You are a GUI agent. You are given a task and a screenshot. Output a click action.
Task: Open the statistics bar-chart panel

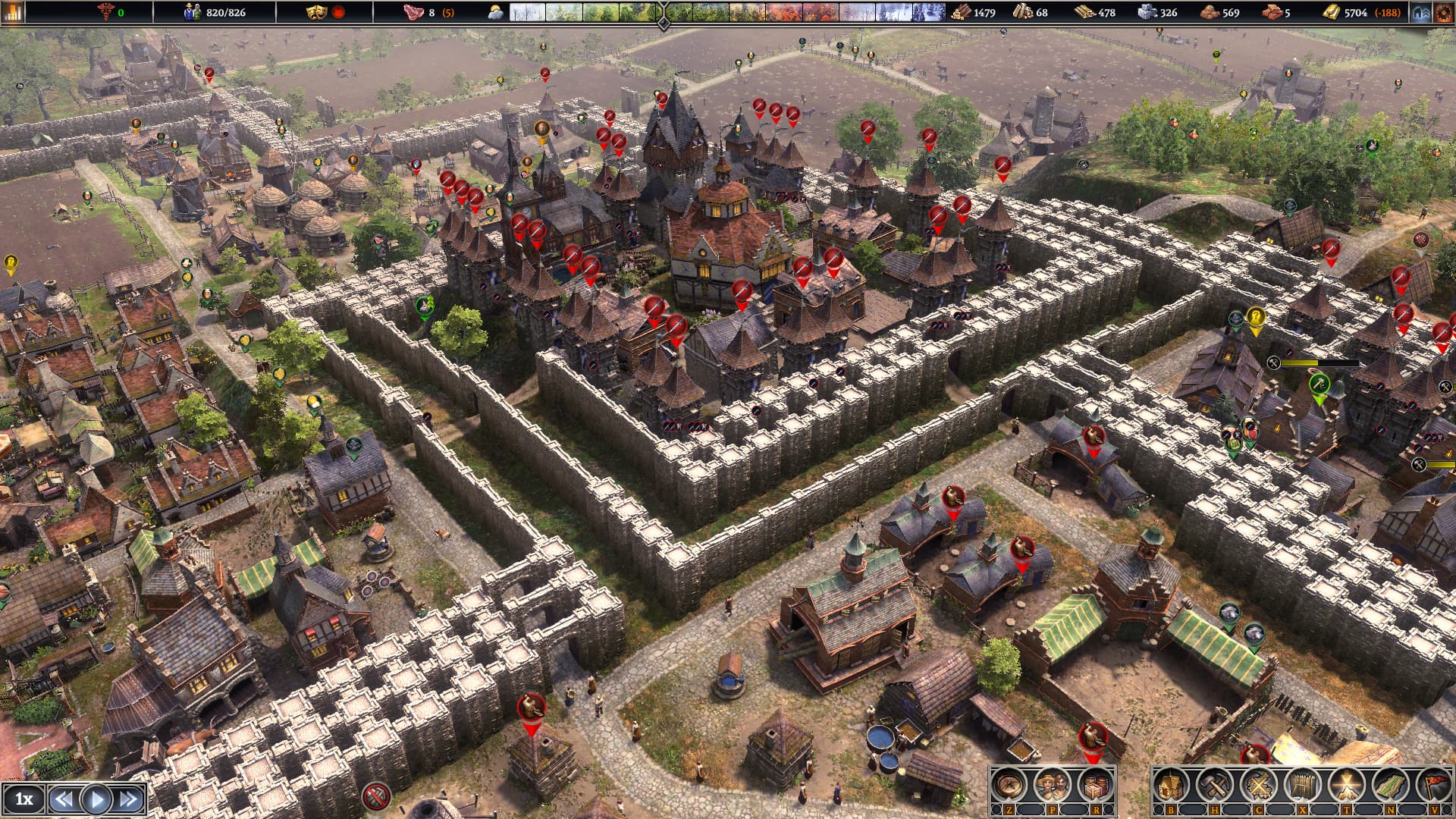13,12
